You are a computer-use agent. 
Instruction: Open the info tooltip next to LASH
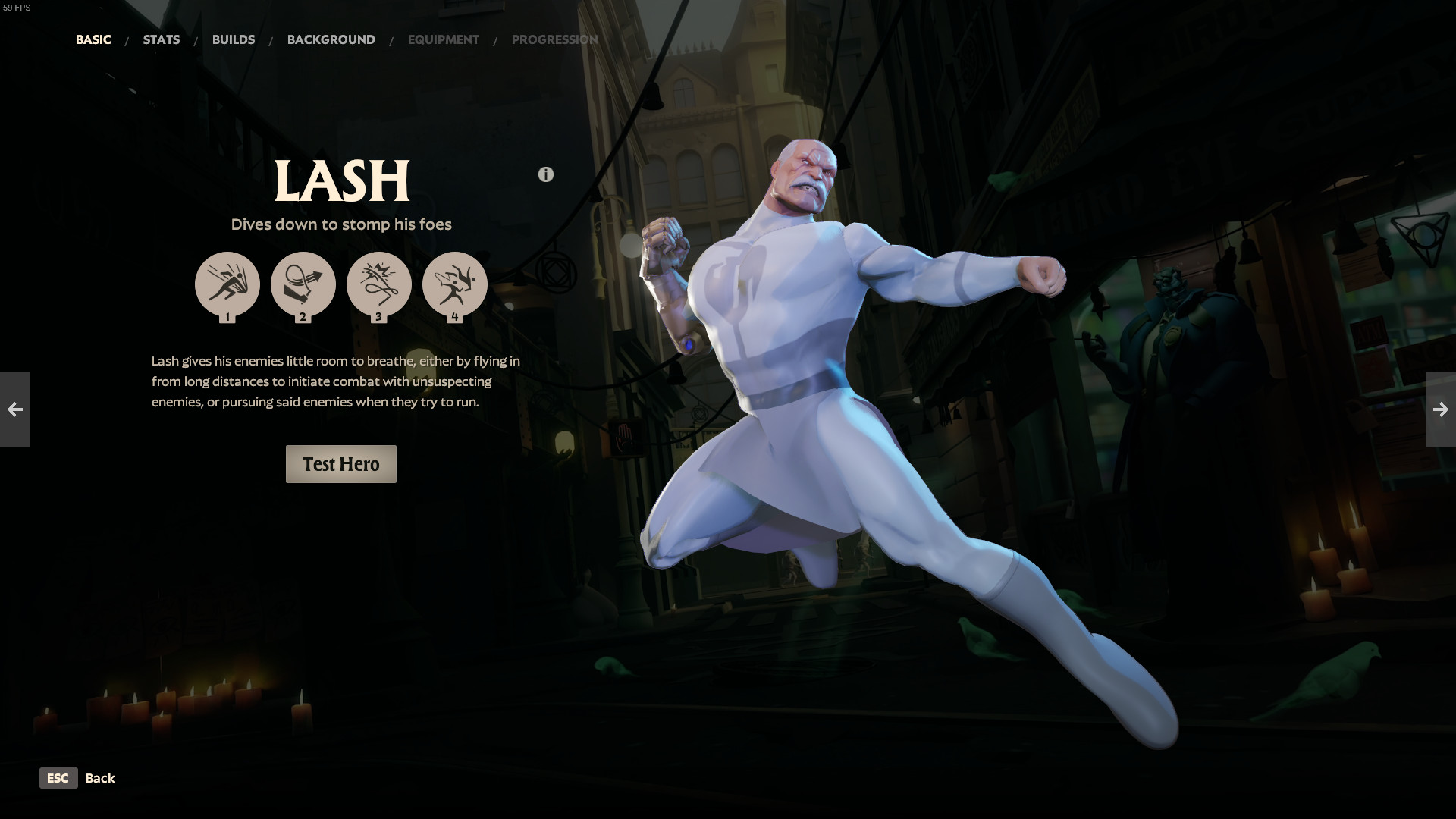545,174
